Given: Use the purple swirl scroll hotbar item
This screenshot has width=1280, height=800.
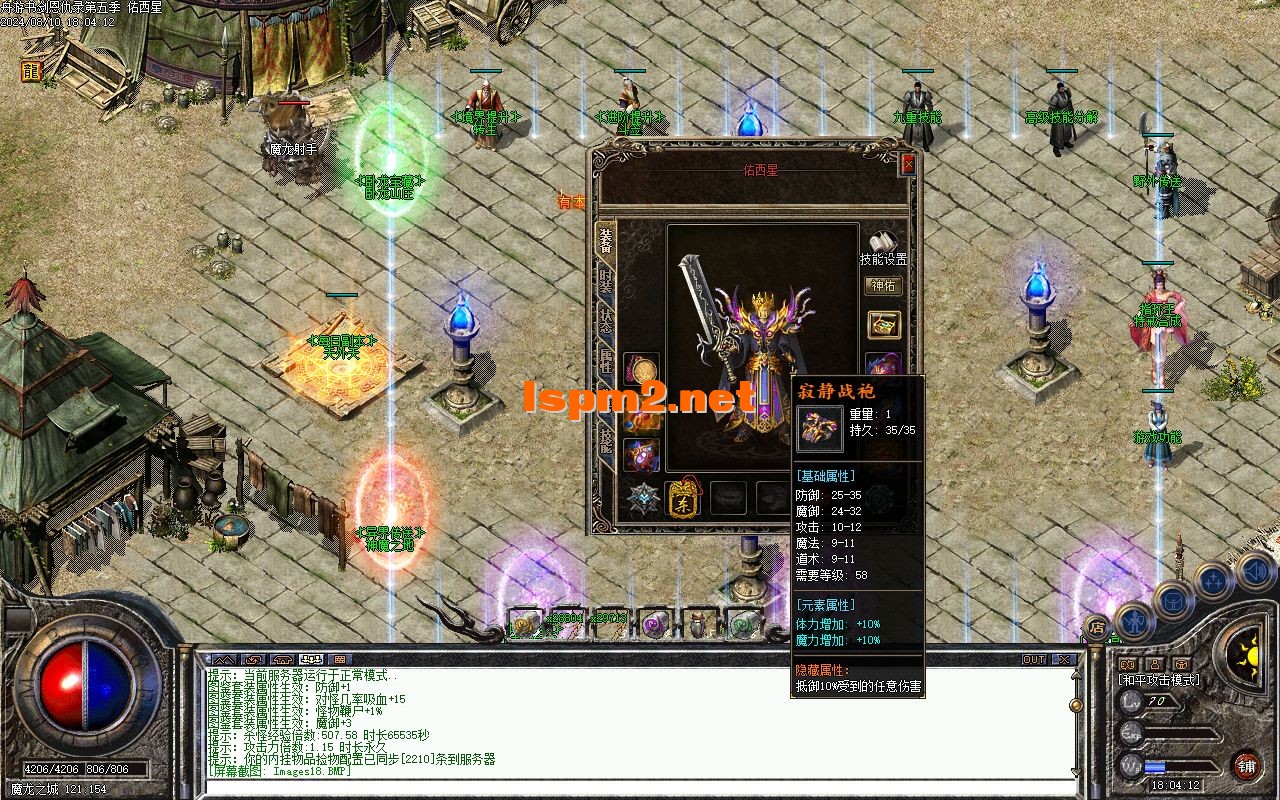Looking at the screenshot, I should coord(657,624).
